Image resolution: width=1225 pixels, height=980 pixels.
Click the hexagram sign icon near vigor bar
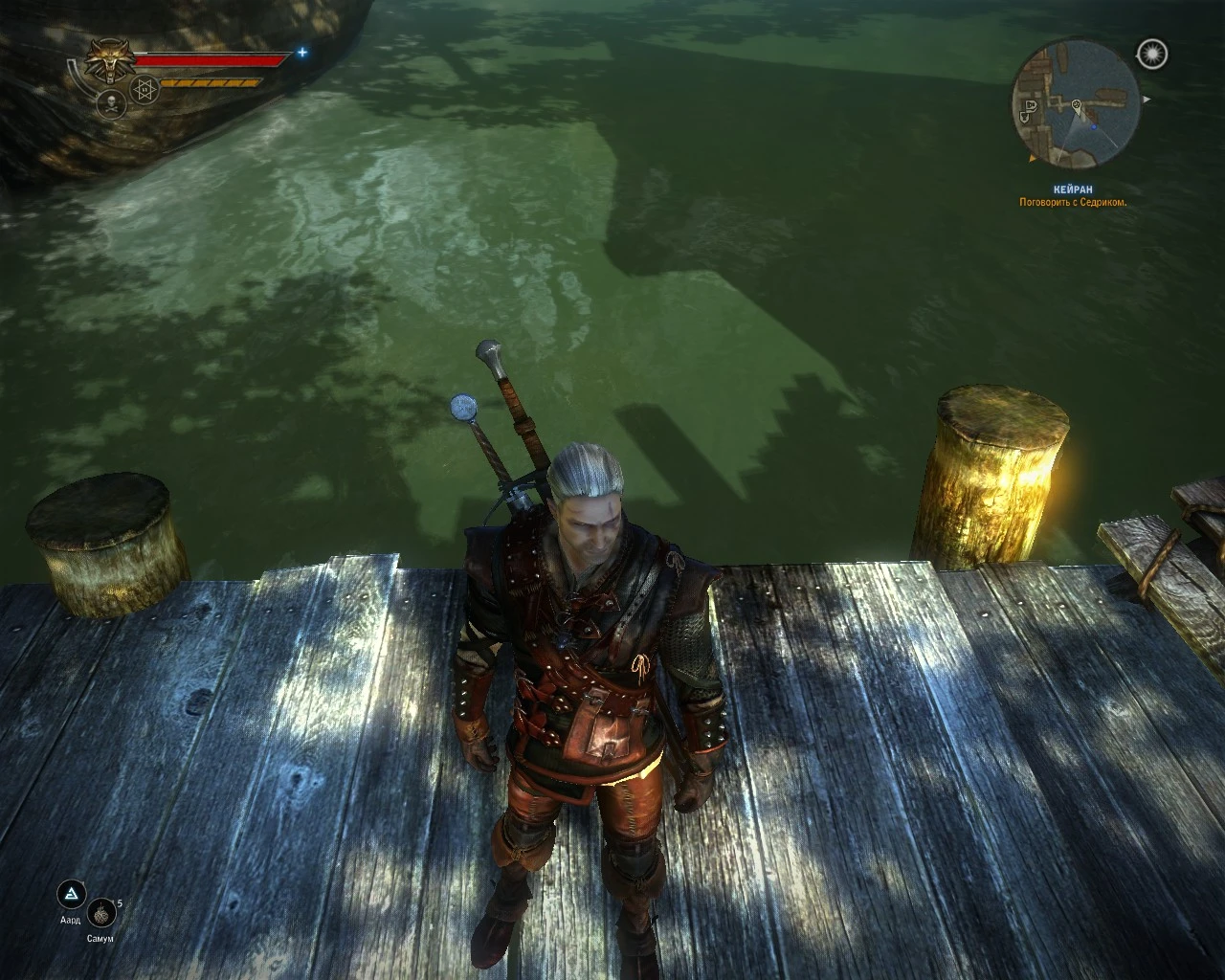pyautogui.click(x=144, y=88)
